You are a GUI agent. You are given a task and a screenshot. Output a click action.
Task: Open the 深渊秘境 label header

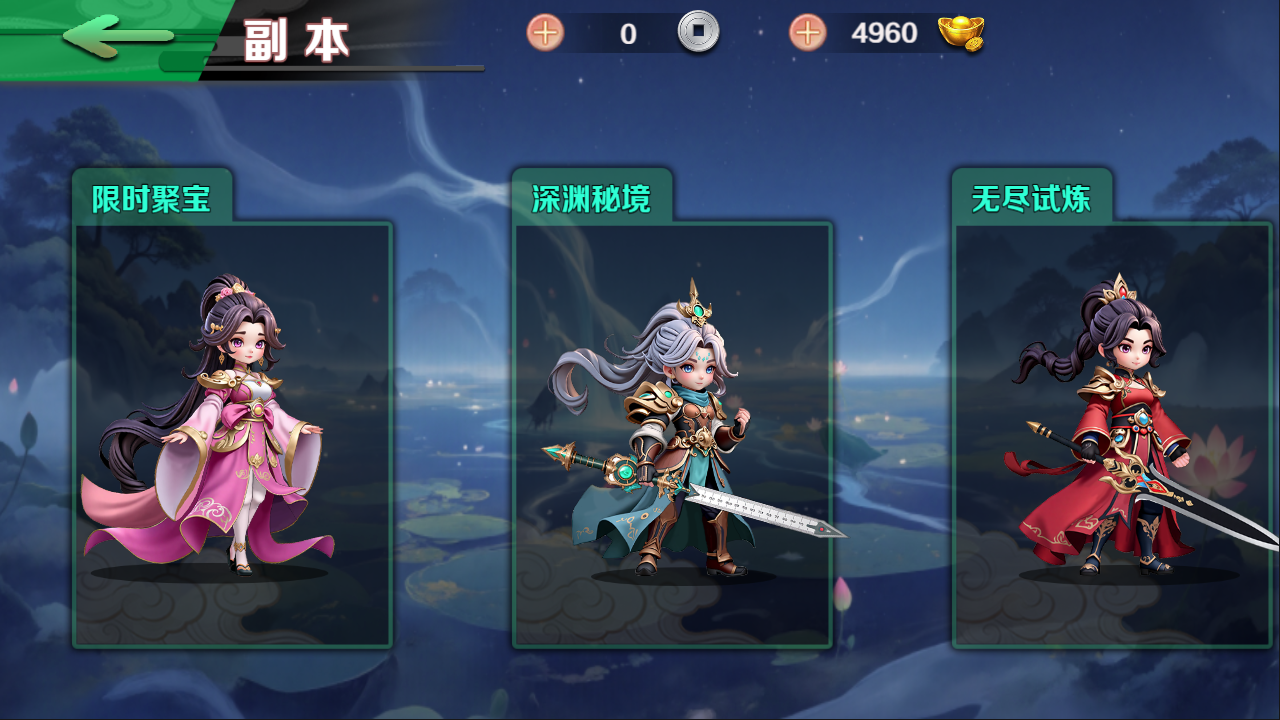tap(590, 197)
